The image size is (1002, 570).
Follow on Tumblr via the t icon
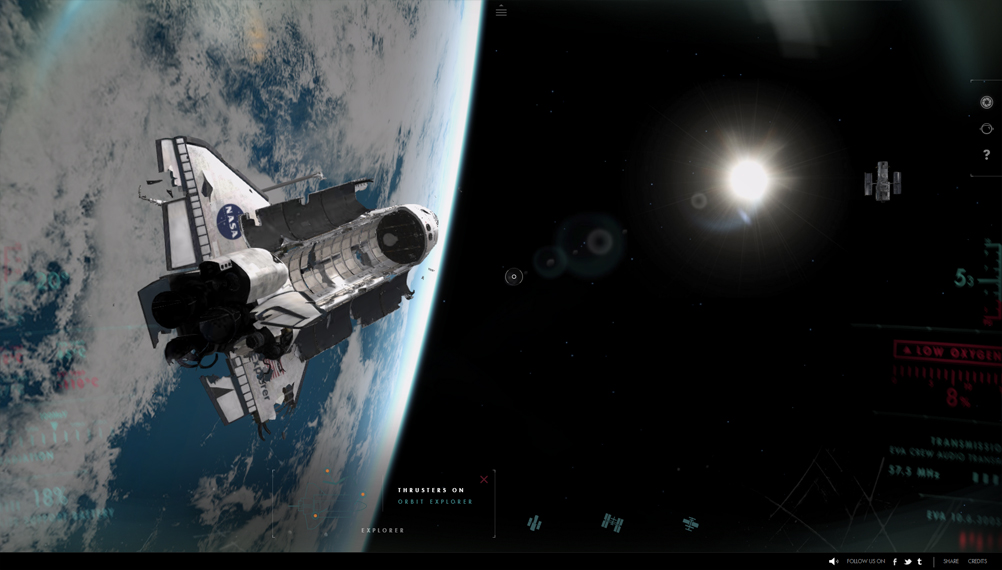[x=919, y=561]
